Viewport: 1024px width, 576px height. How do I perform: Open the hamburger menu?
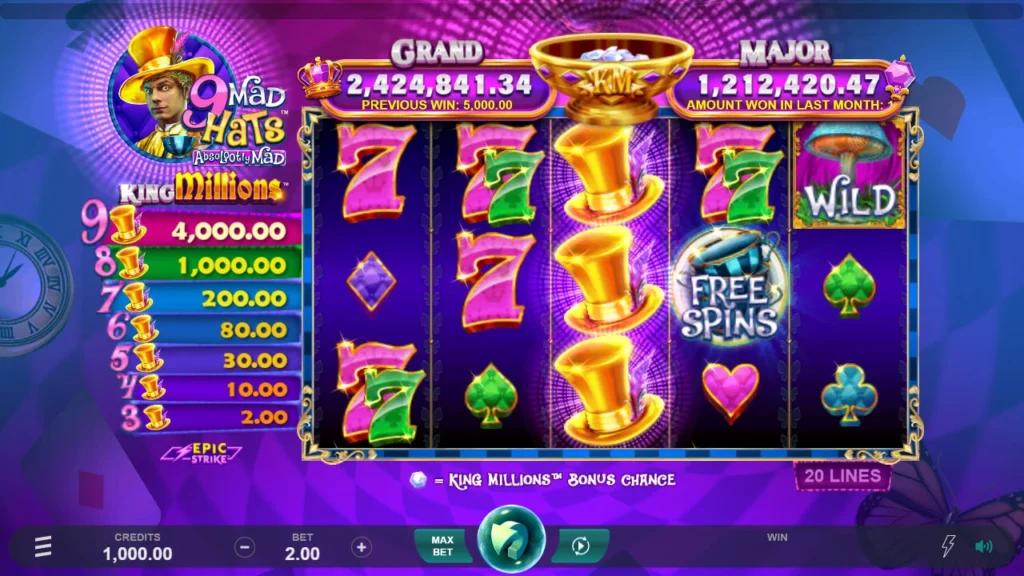click(43, 547)
